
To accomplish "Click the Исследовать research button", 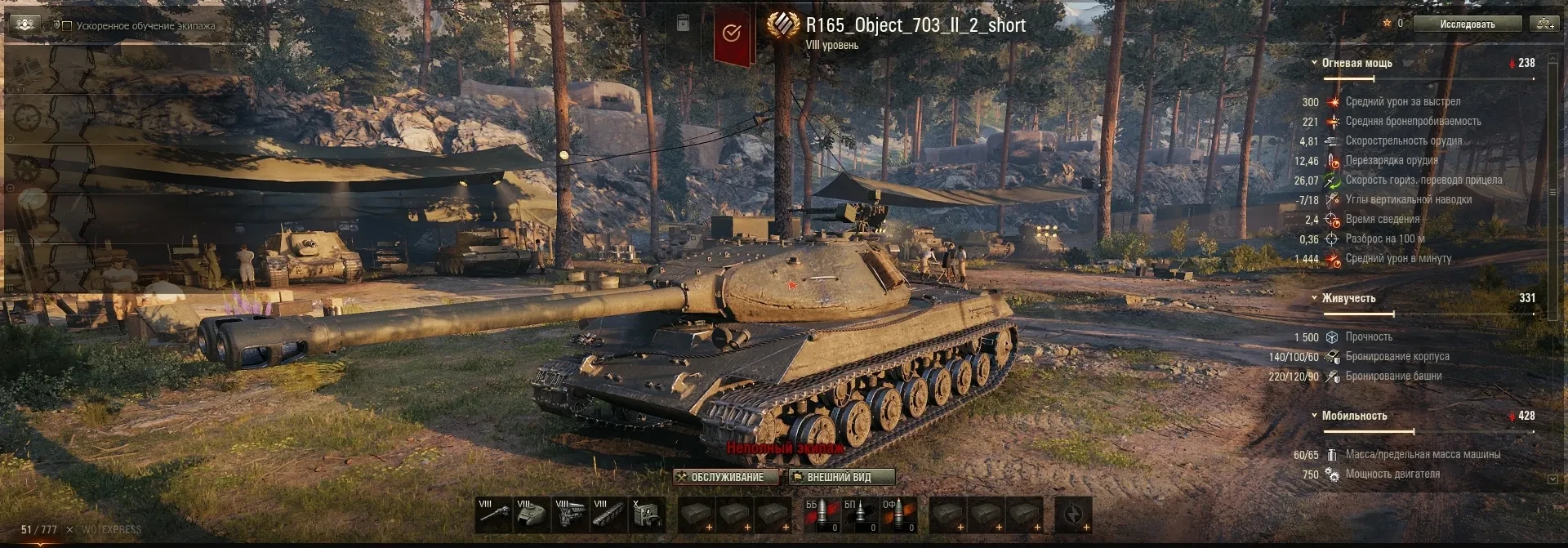I will pos(1467,25).
